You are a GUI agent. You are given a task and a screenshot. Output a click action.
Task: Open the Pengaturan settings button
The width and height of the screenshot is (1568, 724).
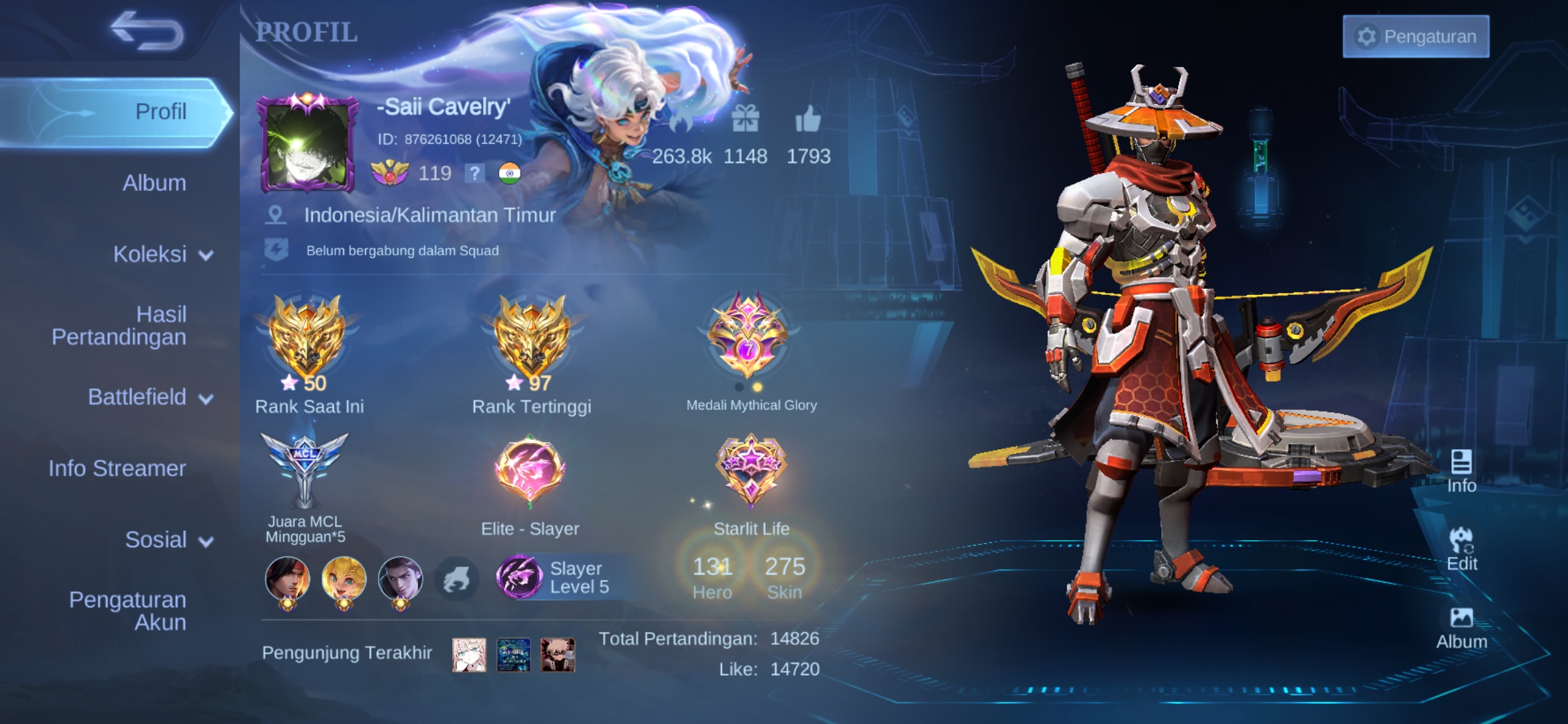click(1415, 36)
